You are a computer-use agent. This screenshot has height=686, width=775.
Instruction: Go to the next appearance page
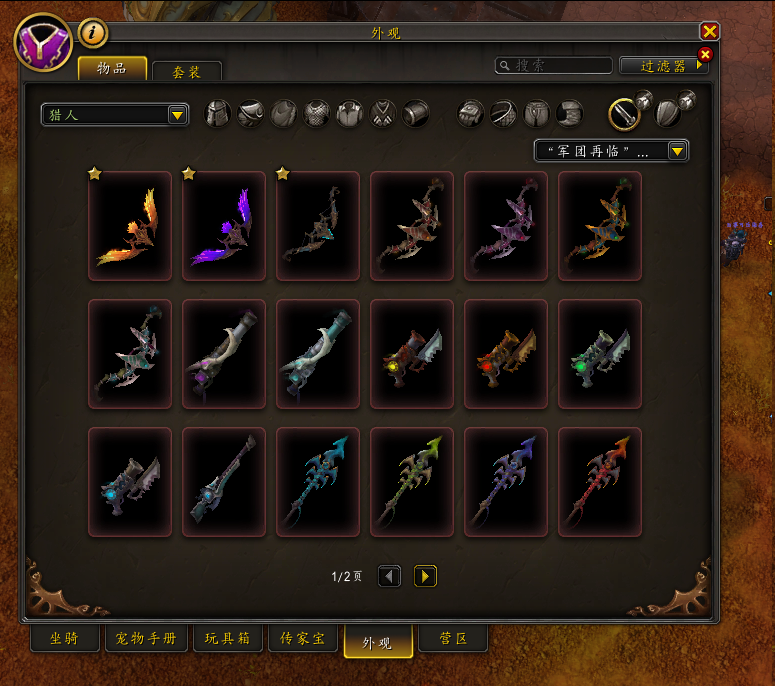click(x=426, y=576)
